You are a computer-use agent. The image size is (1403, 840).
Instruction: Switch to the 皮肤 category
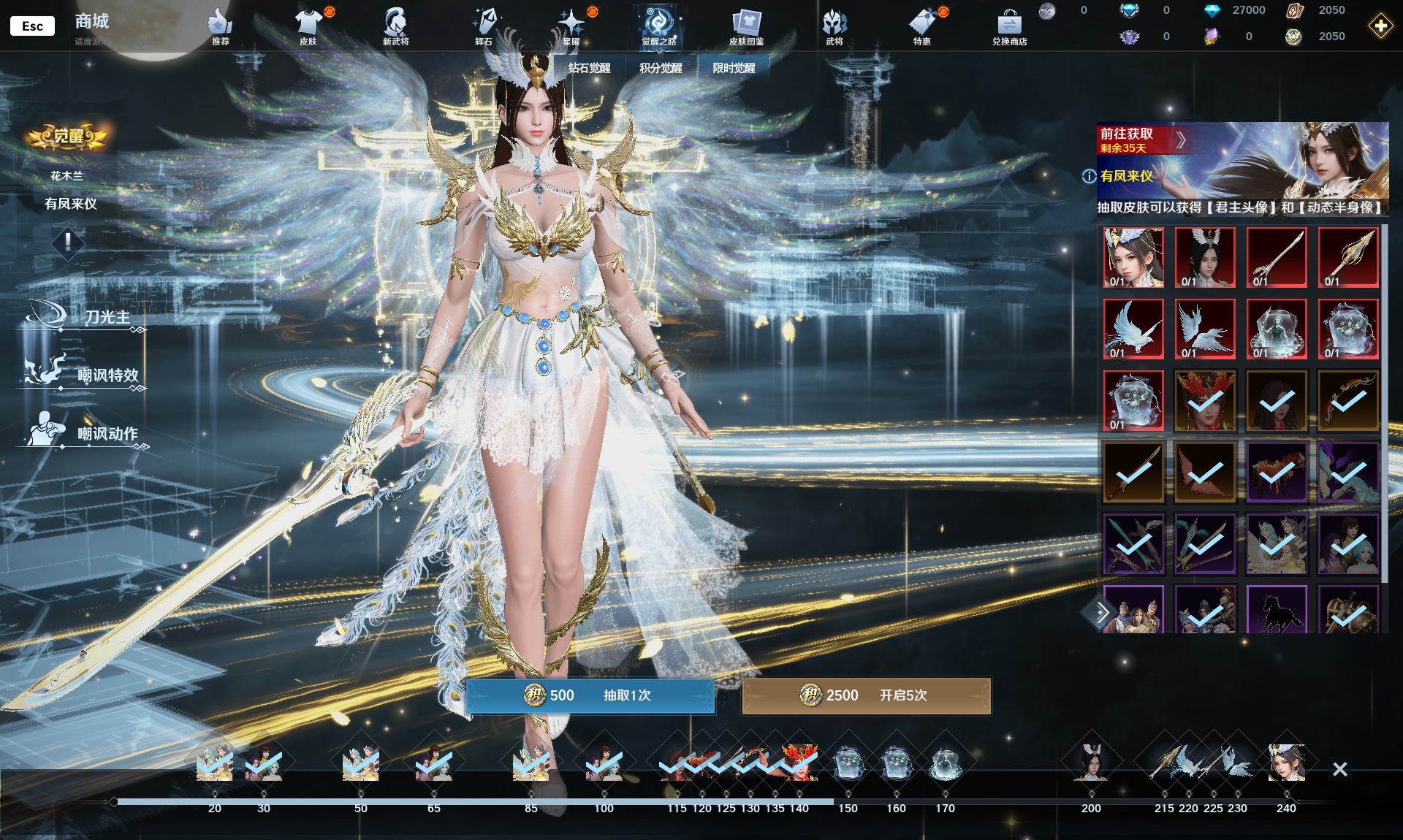click(x=308, y=27)
